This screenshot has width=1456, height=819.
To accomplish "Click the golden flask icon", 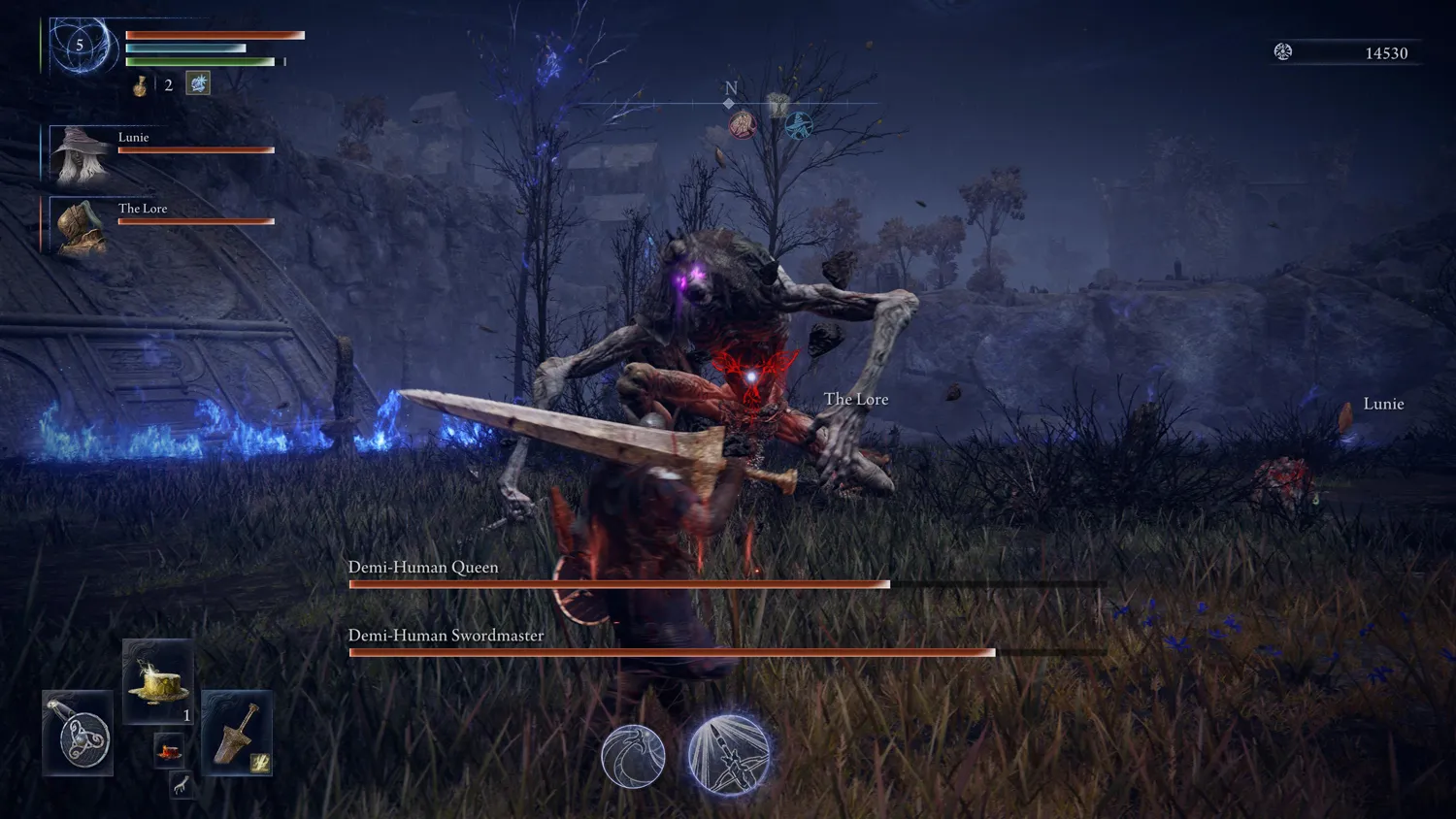I will coord(141,85).
